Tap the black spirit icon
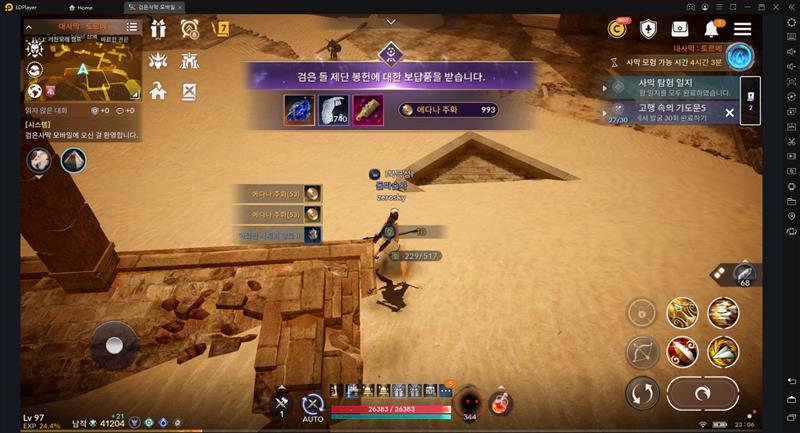Screen dimensions: 800x433 pos(467,402)
